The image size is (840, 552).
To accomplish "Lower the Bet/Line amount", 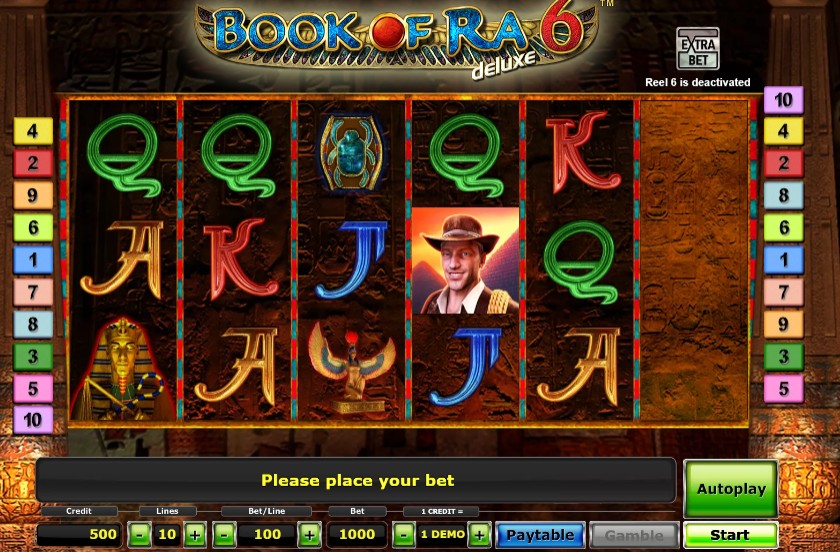I will (225, 535).
